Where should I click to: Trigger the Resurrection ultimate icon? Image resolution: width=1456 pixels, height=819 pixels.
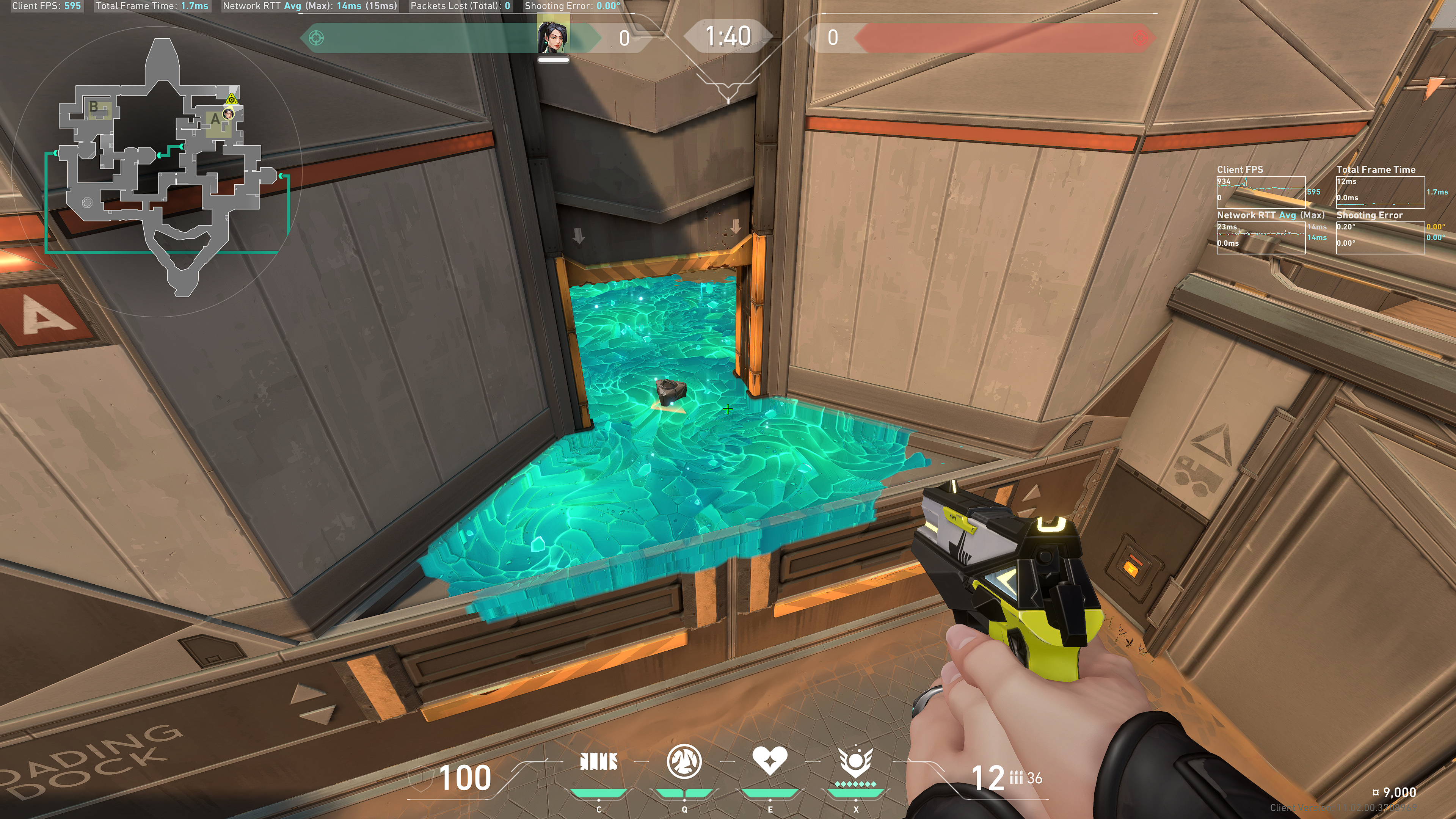[x=855, y=761]
